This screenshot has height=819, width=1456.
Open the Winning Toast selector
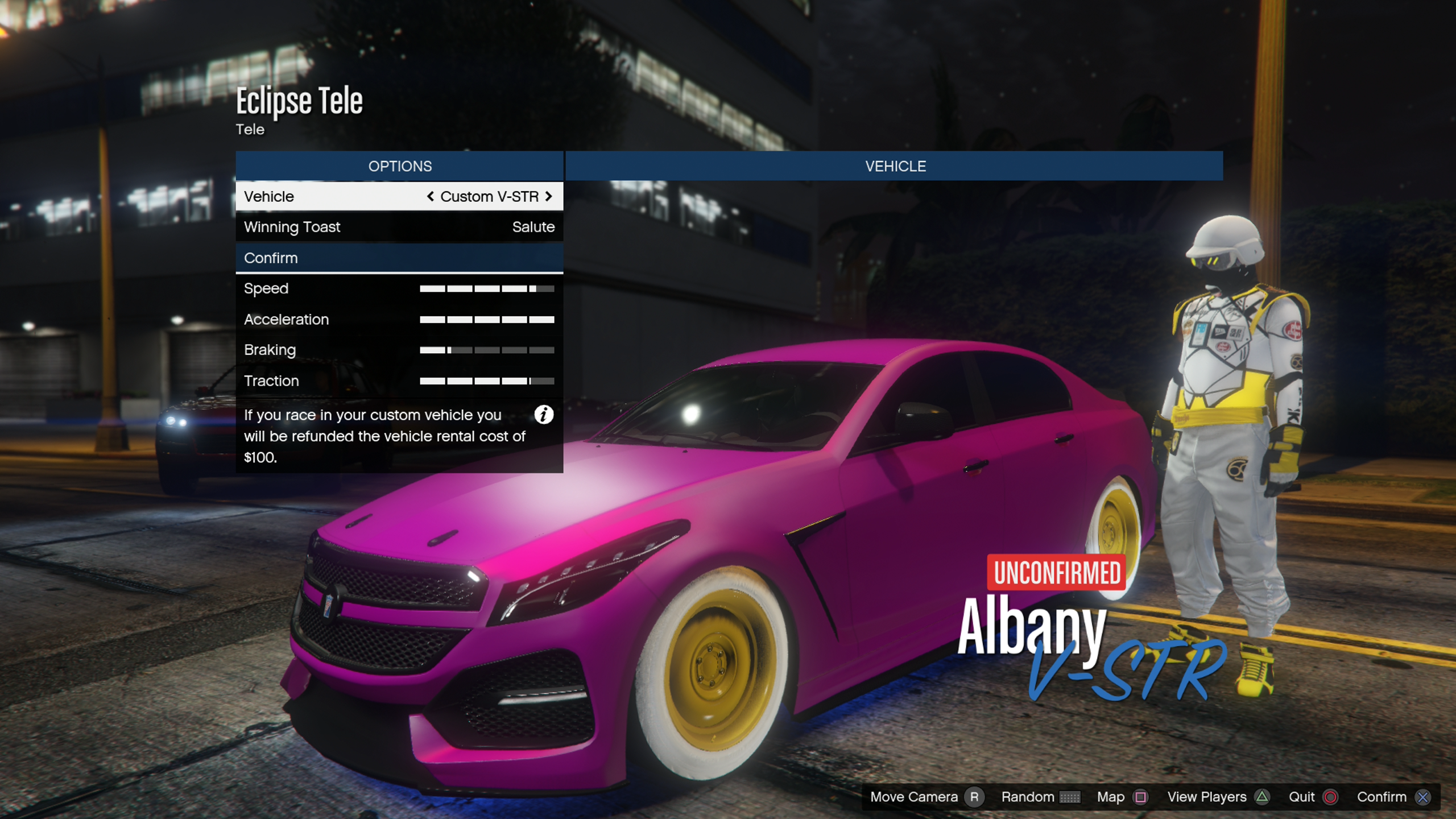[400, 227]
